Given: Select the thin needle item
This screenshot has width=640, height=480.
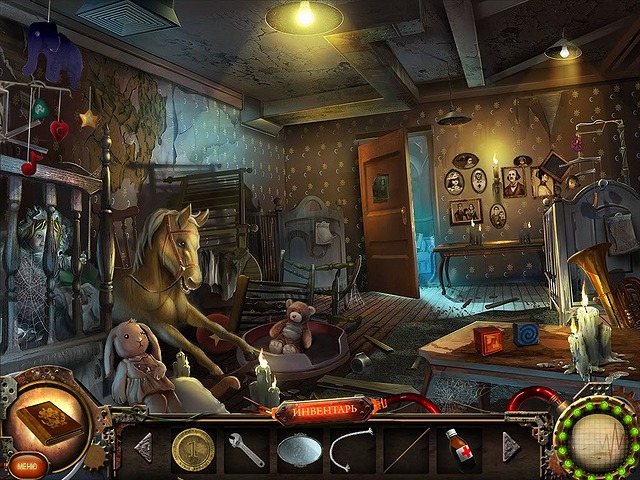Looking at the screenshot, I should [x=404, y=451].
